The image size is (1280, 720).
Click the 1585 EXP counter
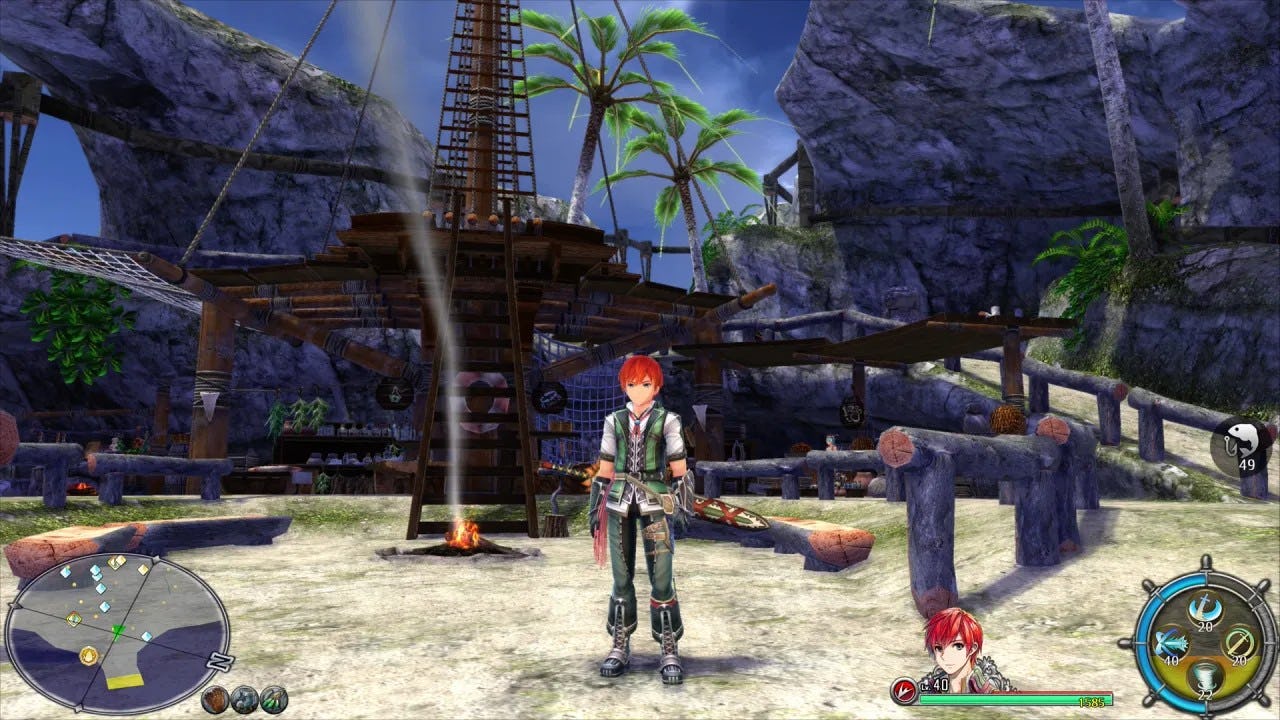1091,700
